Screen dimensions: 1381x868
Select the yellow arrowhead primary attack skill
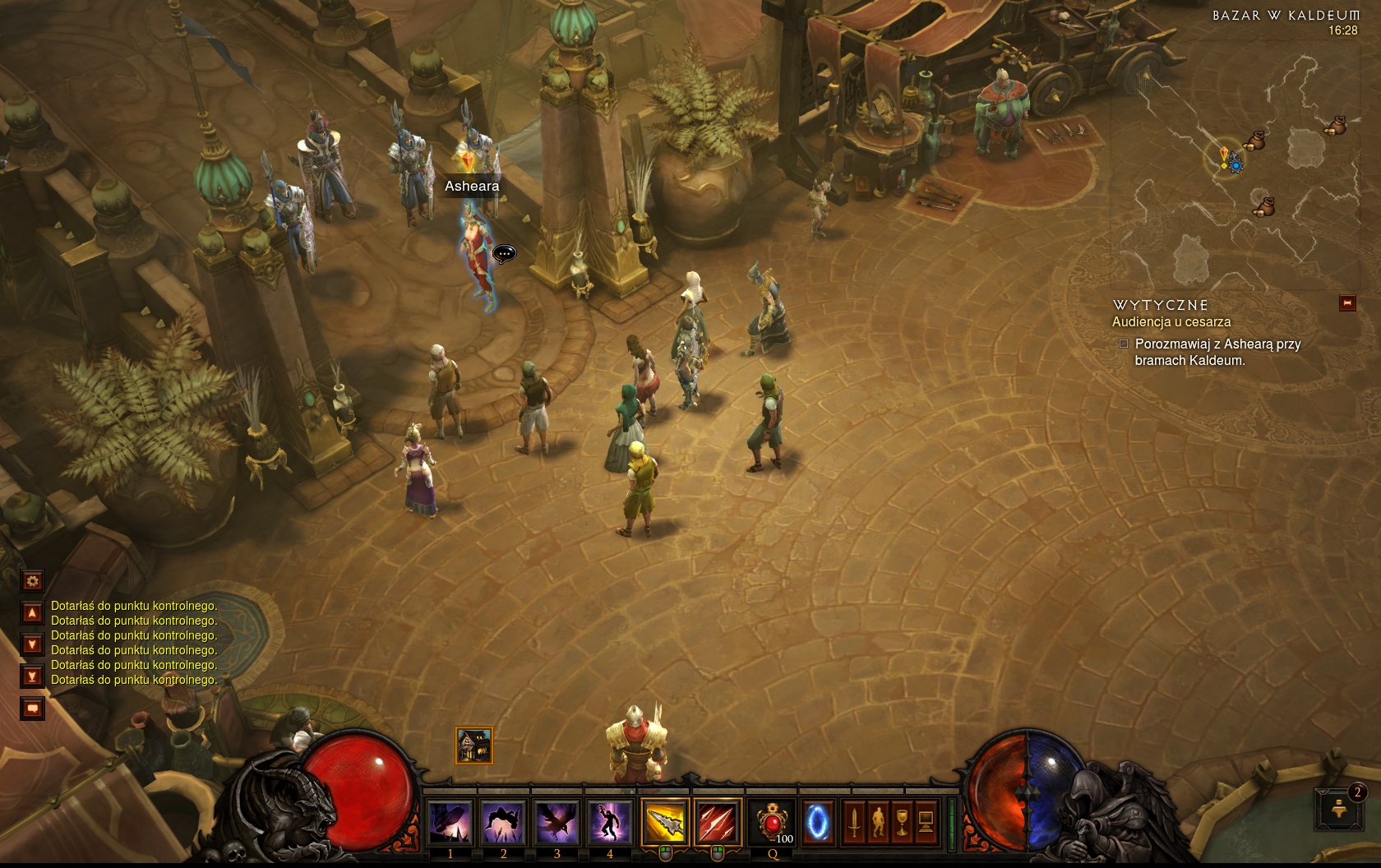(664, 821)
